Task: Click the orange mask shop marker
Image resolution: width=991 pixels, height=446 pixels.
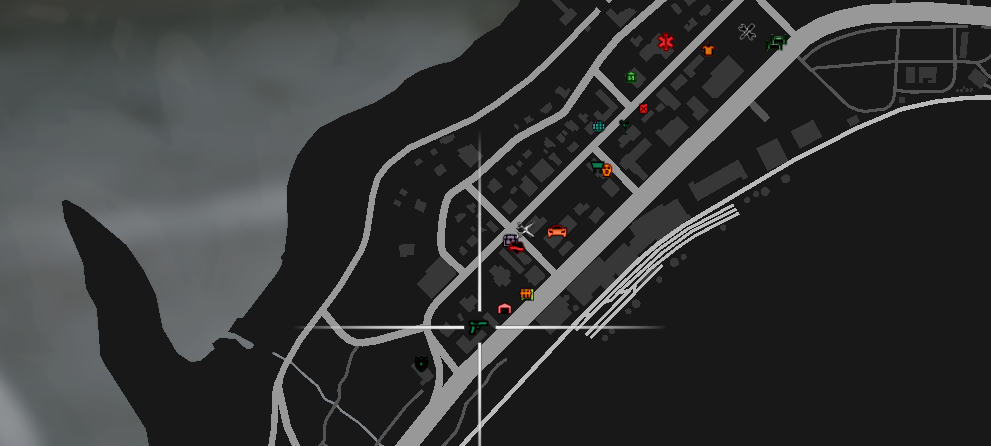Action: click(x=607, y=171)
